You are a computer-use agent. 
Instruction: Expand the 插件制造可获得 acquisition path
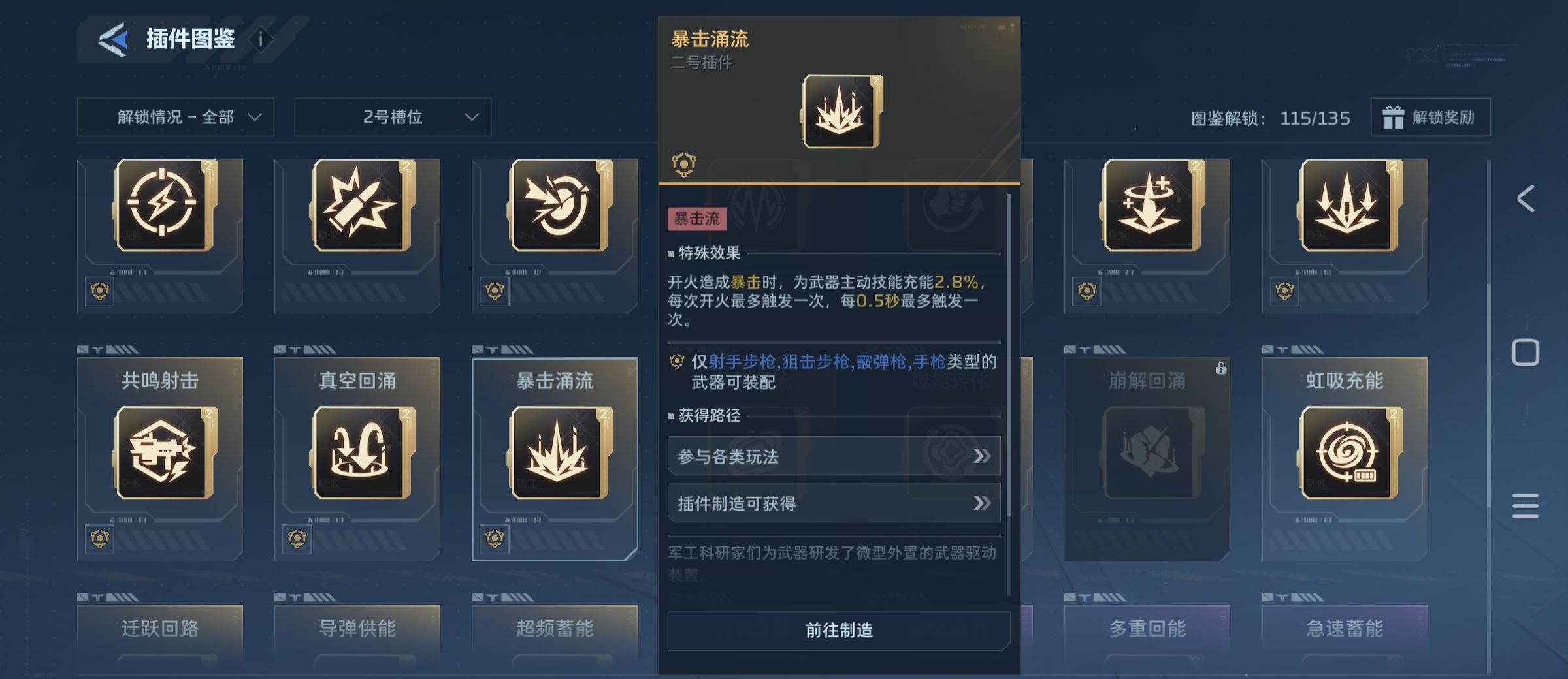pyautogui.click(x=834, y=503)
